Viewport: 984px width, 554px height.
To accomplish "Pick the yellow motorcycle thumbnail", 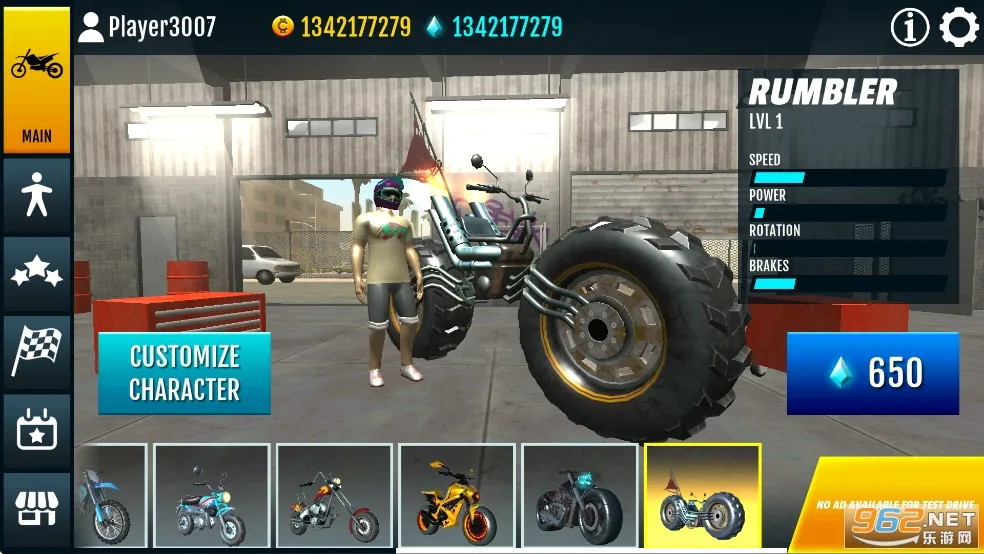I will [457, 496].
